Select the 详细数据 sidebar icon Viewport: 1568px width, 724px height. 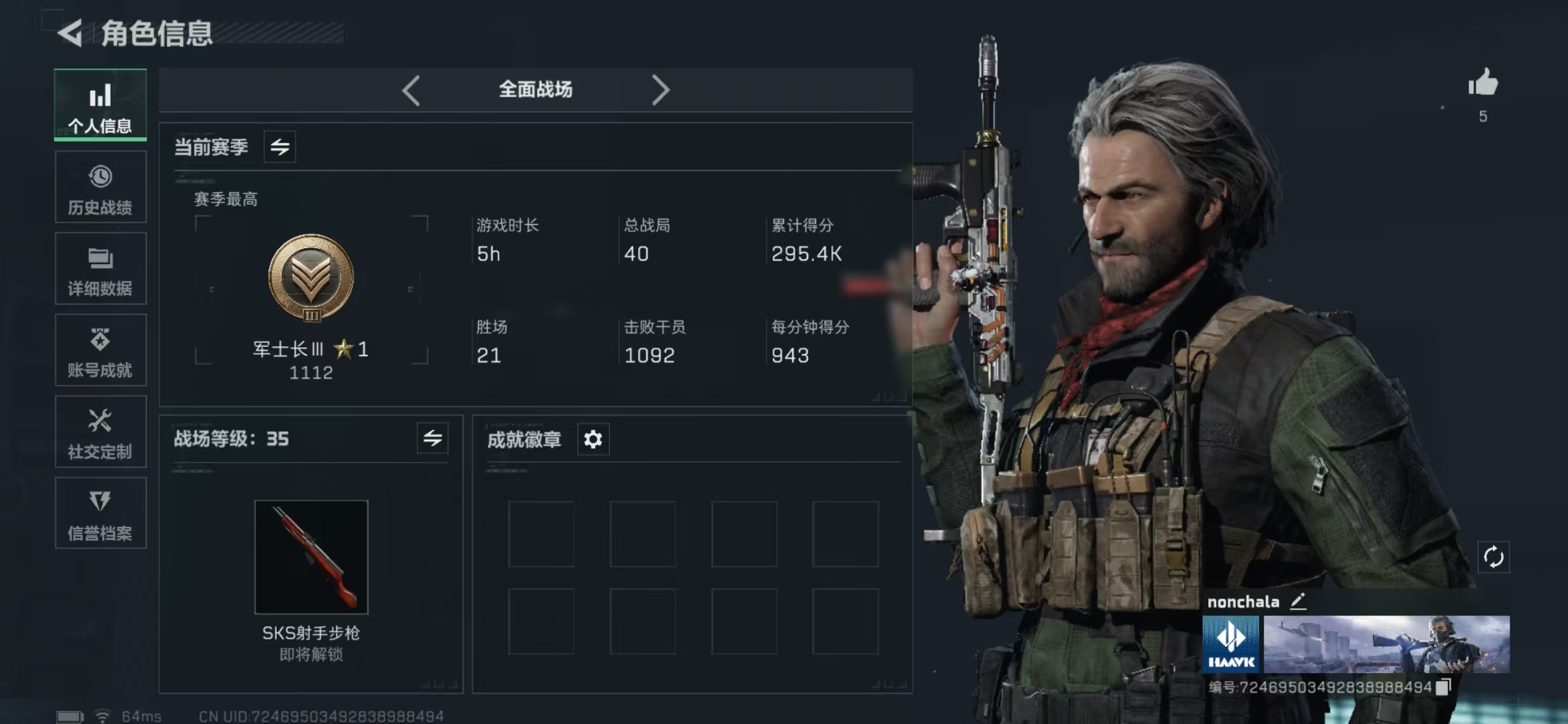point(100,268)
